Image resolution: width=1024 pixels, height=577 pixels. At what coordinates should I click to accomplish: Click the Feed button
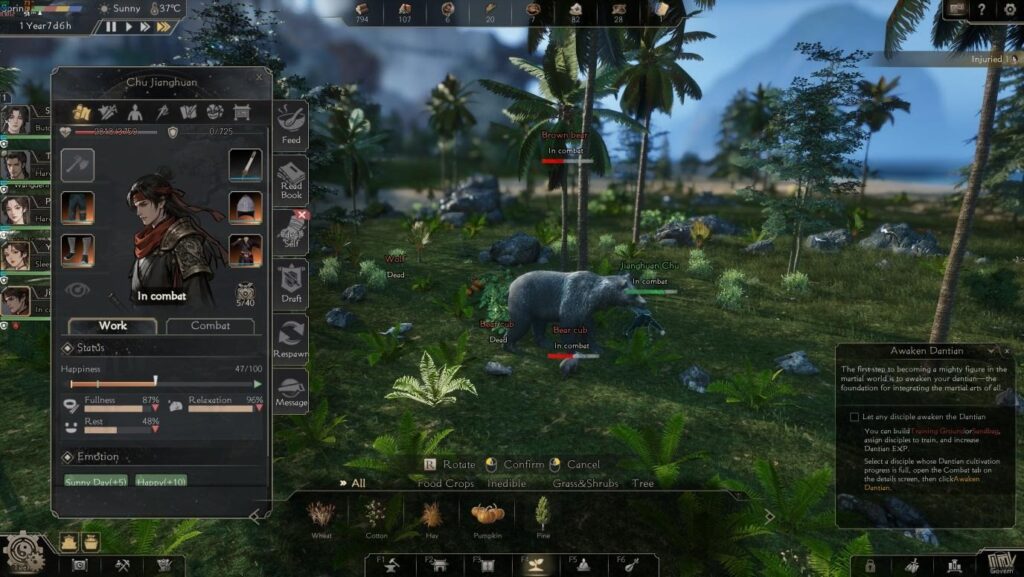291,125
